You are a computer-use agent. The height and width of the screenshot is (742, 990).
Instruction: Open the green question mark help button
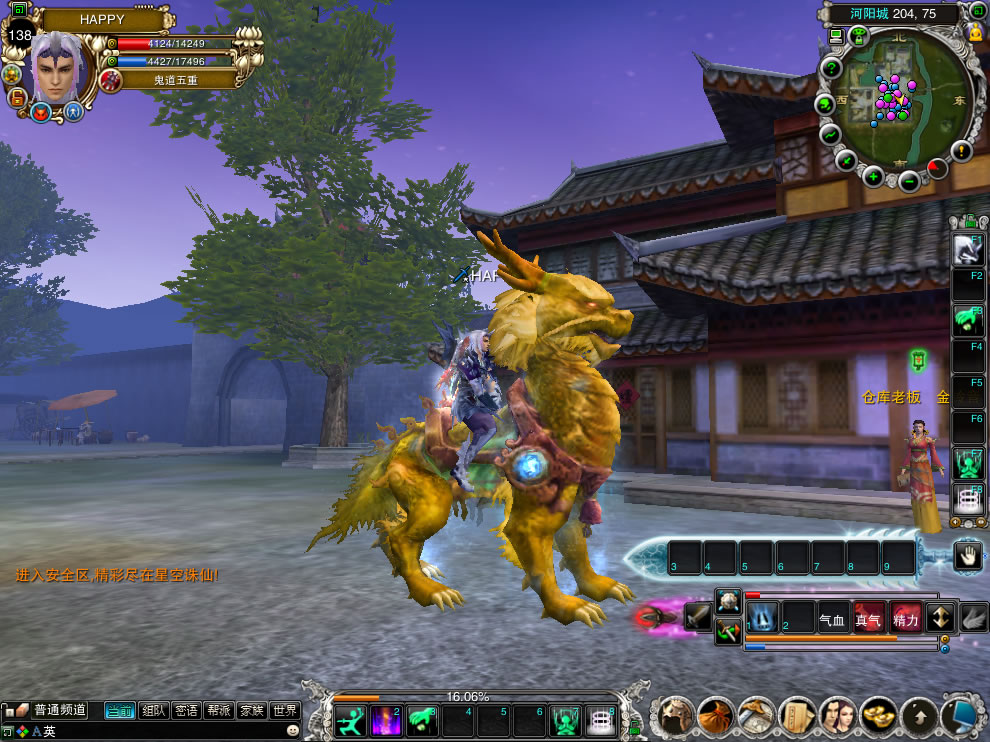tap(830, 68)
